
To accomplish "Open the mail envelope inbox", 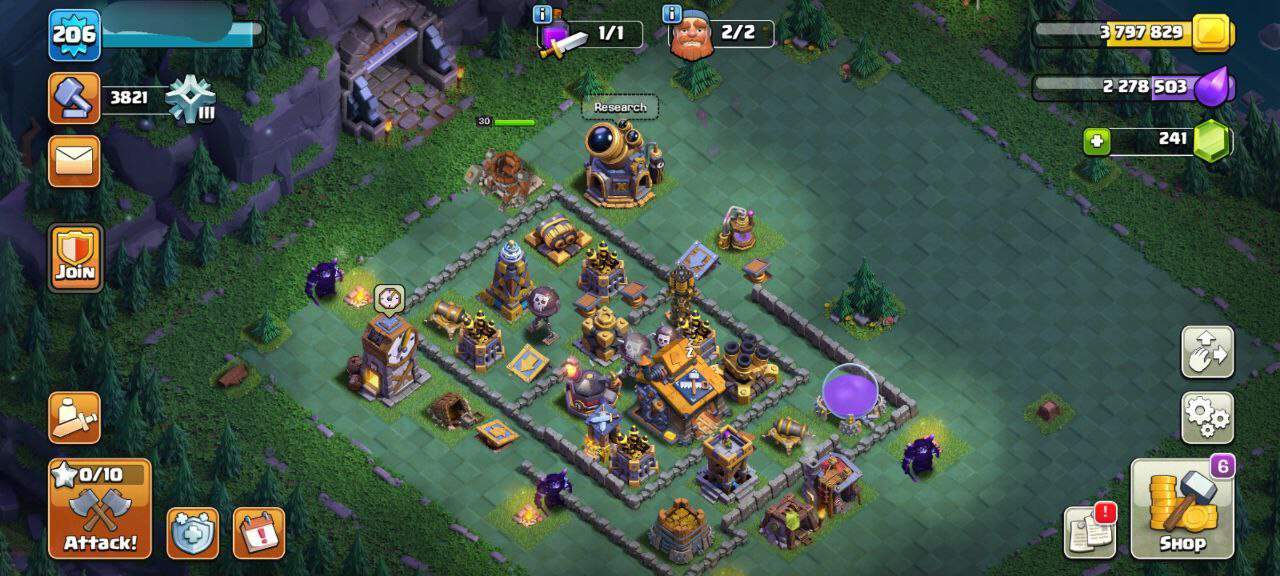I will point(74,160).
